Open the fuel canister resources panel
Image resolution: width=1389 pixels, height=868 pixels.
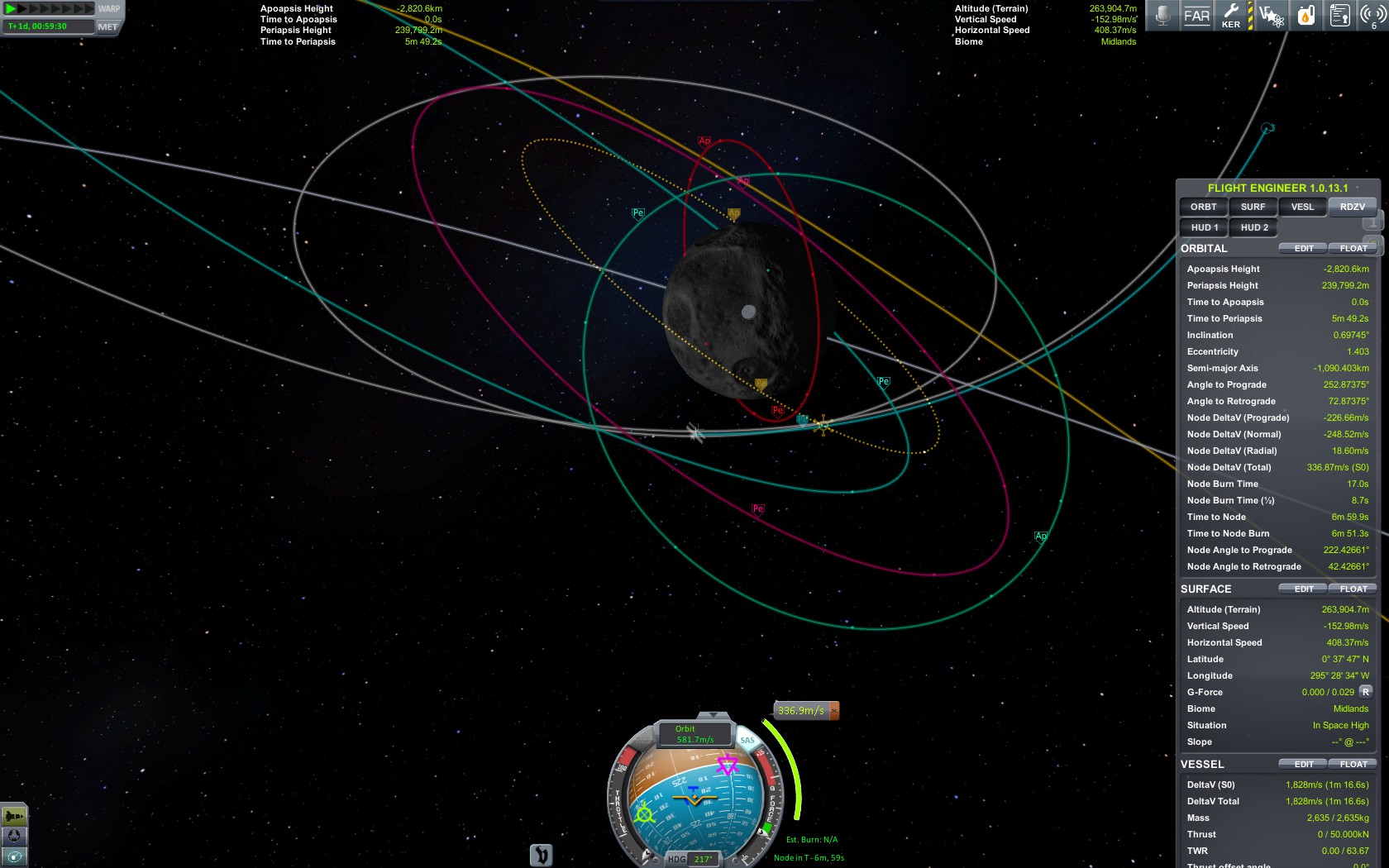(x=1306, y=16)
